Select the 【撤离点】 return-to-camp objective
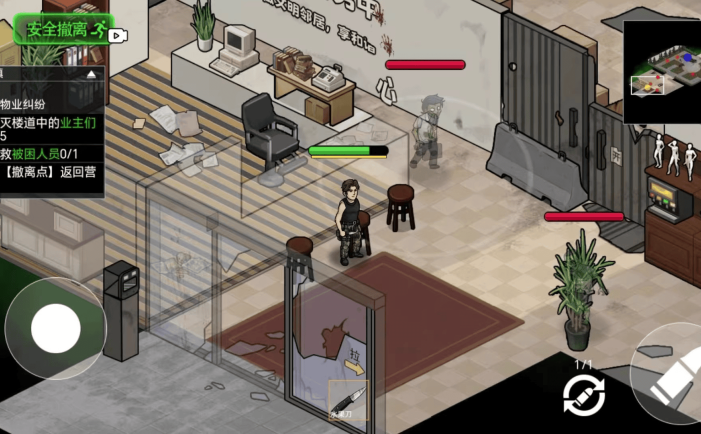Screen dimensions: 701x434 [x=50, y=171]
